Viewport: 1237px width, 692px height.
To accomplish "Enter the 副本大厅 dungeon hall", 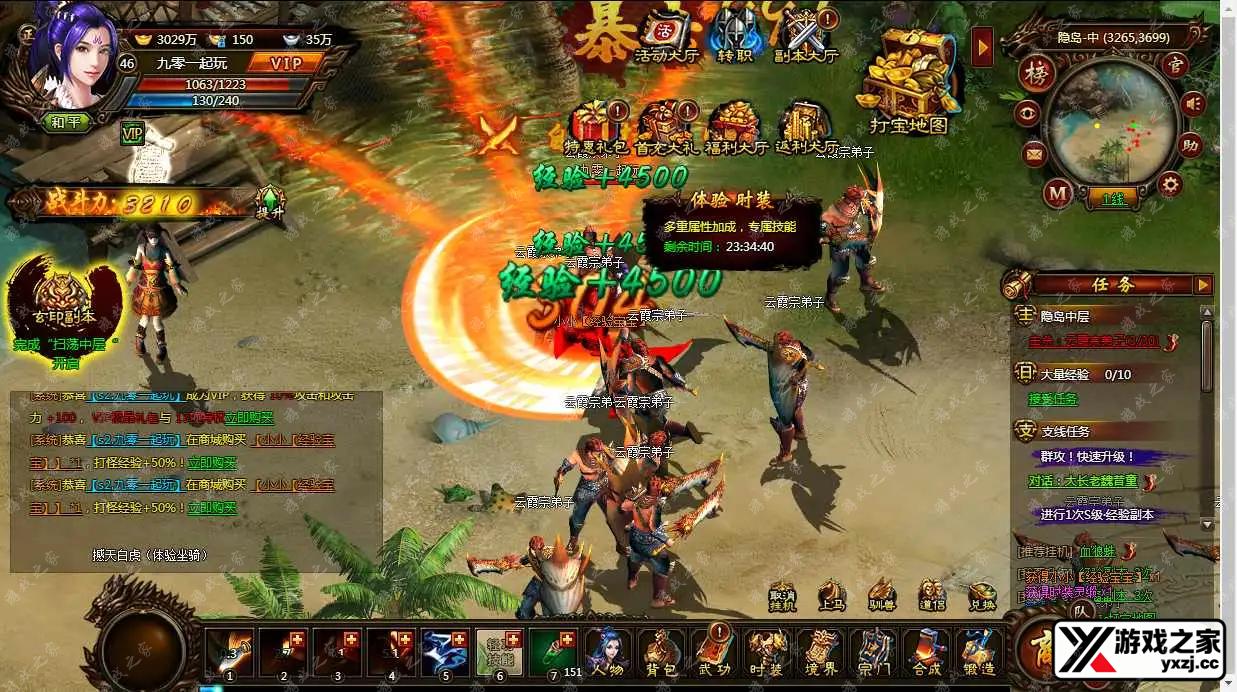I will pos(806,34).
